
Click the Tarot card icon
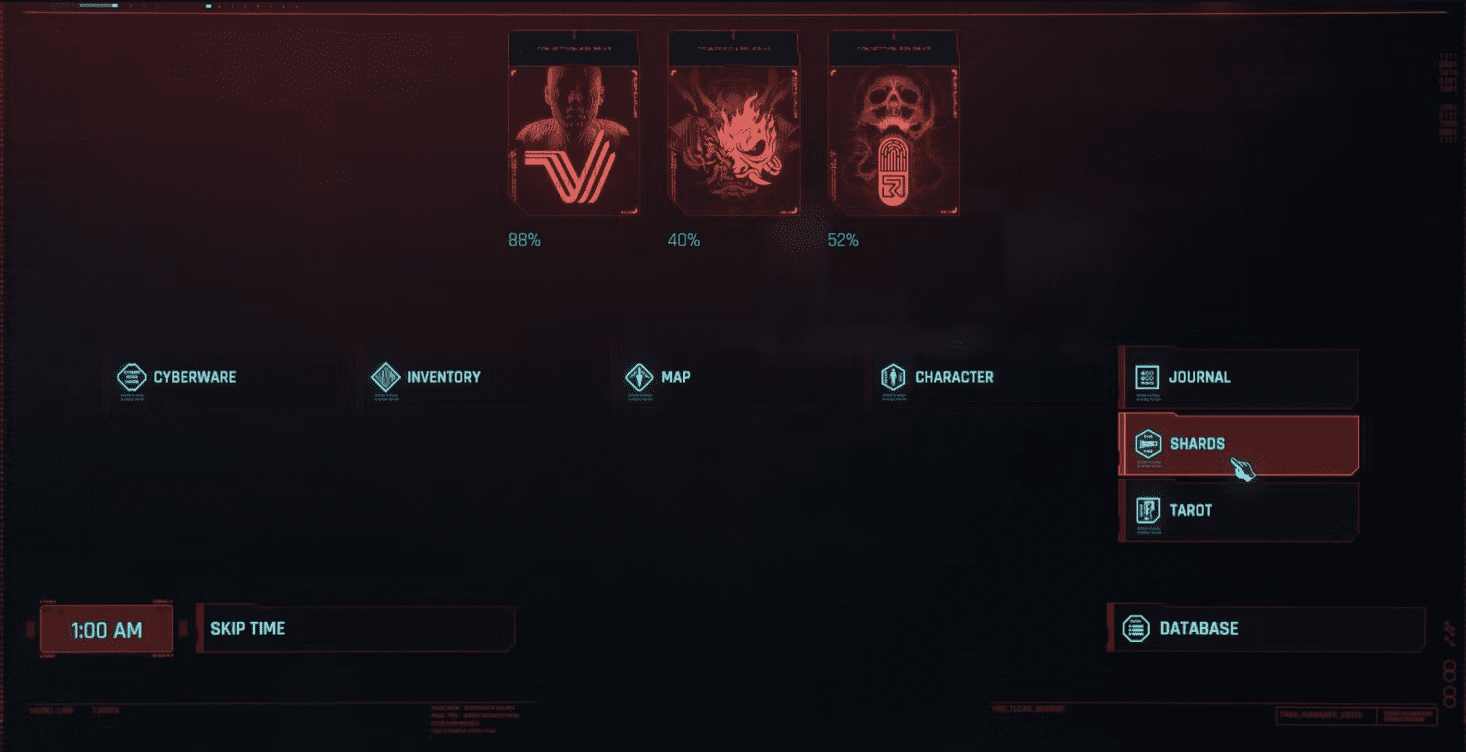pos(1150,510)
